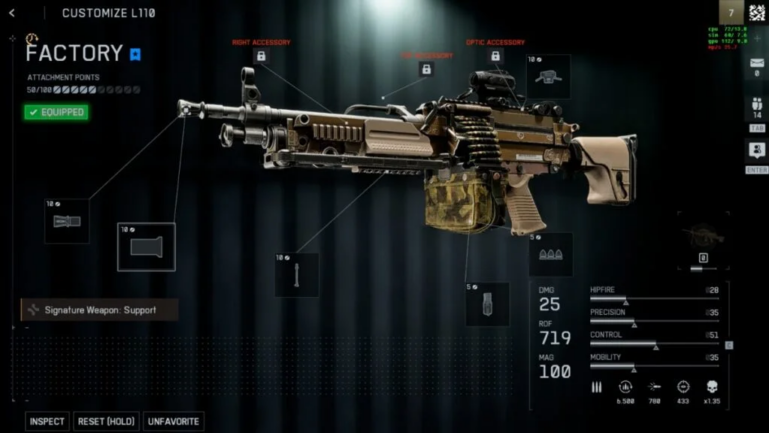Open the magazine attachment slot
Viewport: 769px width, 433px height.
click(x=487, y=303)
